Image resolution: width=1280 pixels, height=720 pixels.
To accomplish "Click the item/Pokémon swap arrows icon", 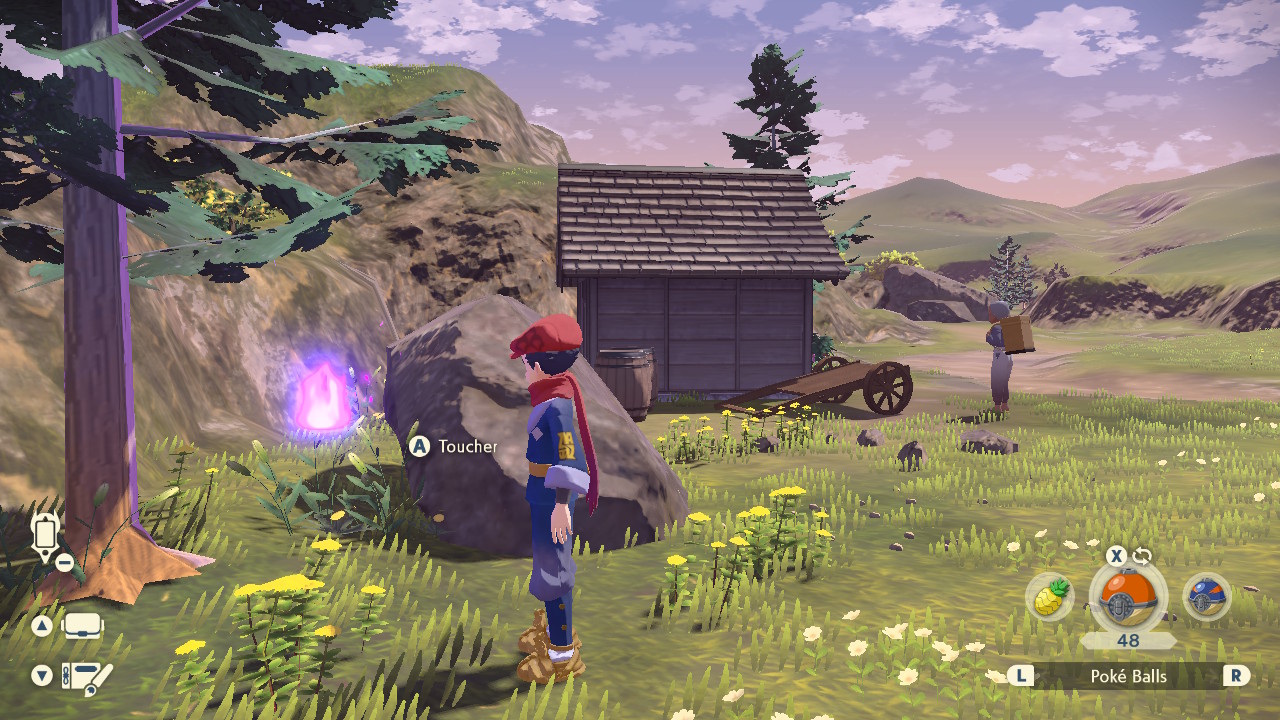I will 1142,556.
